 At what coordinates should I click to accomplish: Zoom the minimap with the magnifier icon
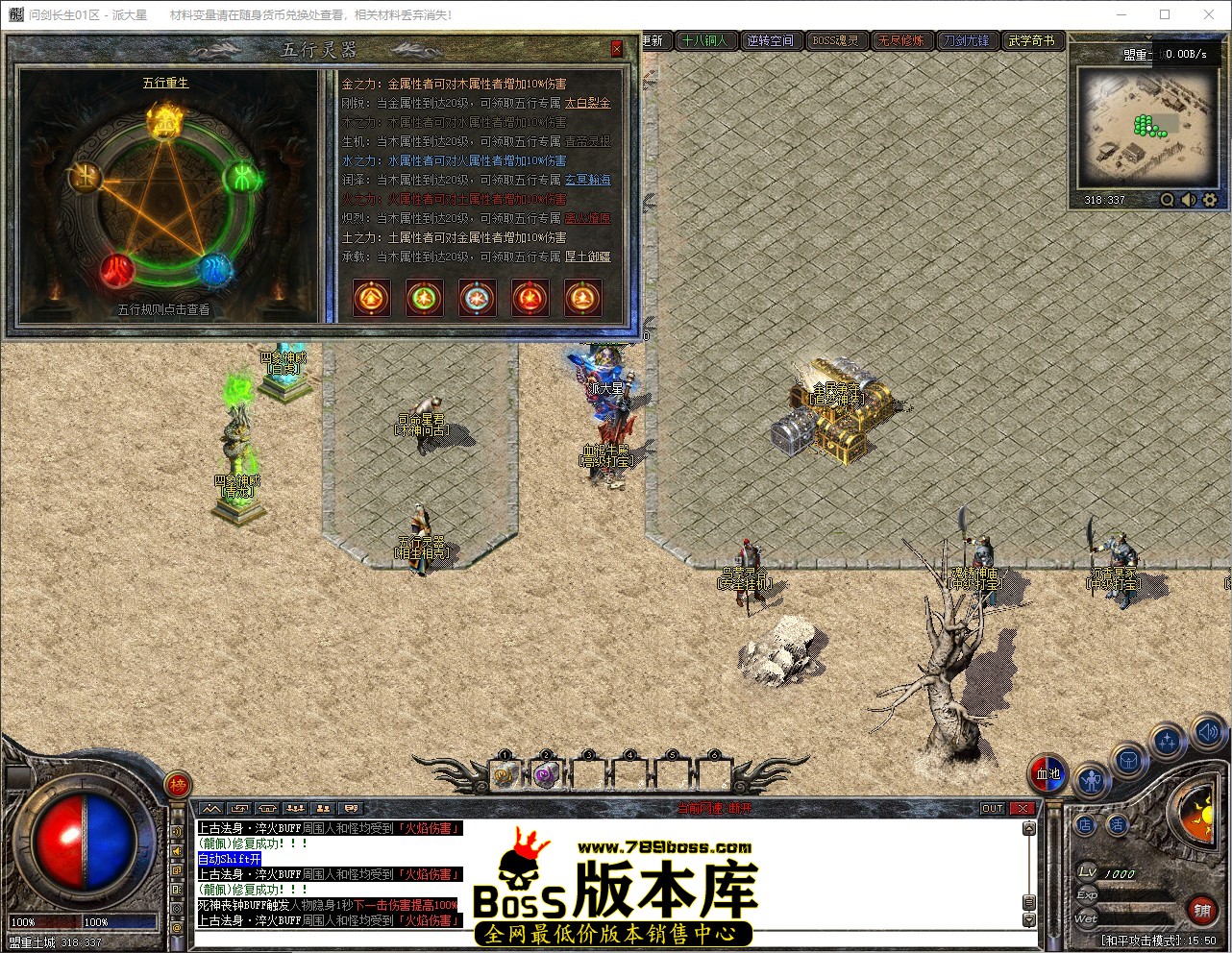click(x=1167, y=200)
